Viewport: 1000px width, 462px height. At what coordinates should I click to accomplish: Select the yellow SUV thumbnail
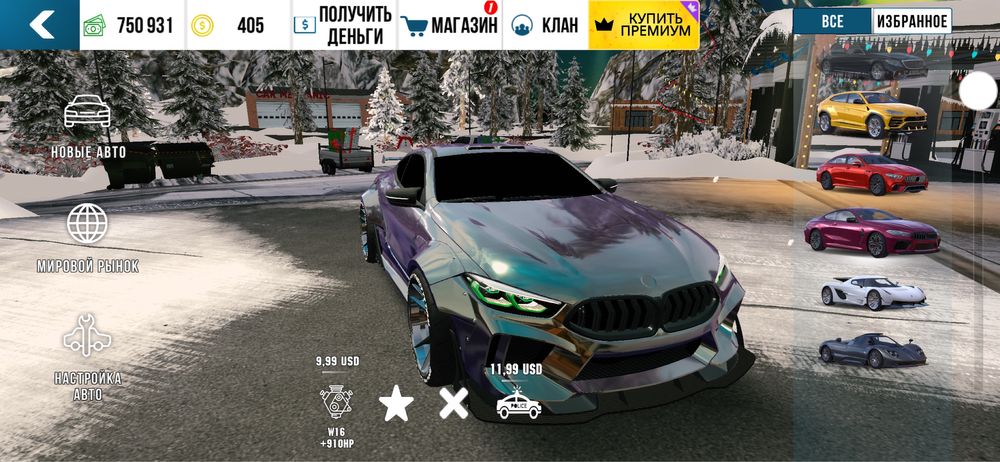pos(872,114)
